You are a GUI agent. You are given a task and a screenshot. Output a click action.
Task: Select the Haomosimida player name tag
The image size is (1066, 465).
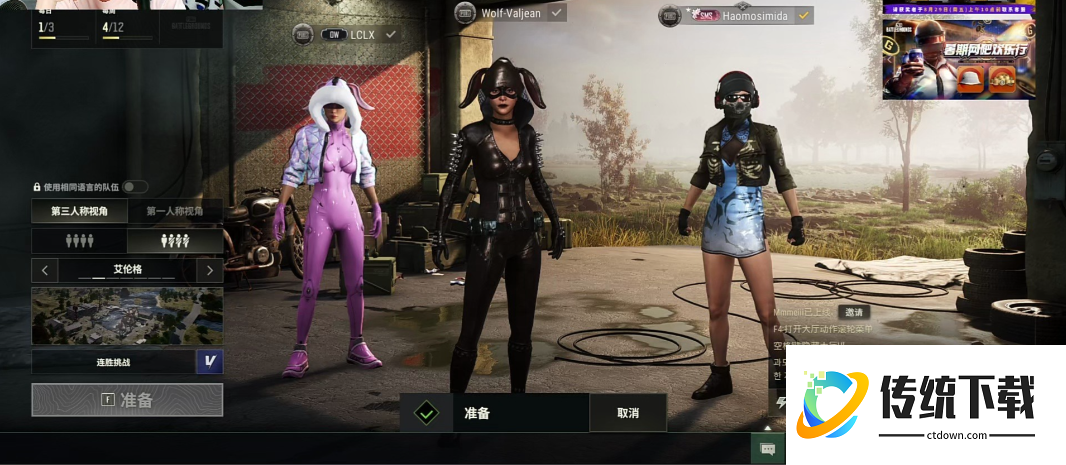coord(742,15)
